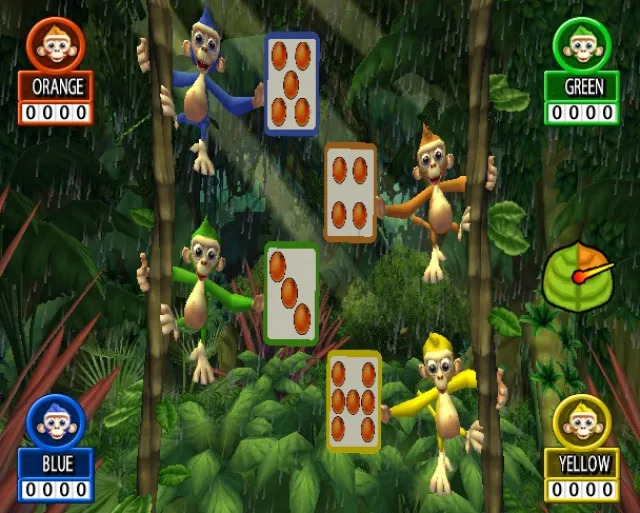The width and height of the screenshot is (640, 513).
Task: Select the Blue player's monkey portrait
Action: pos(56,420)
